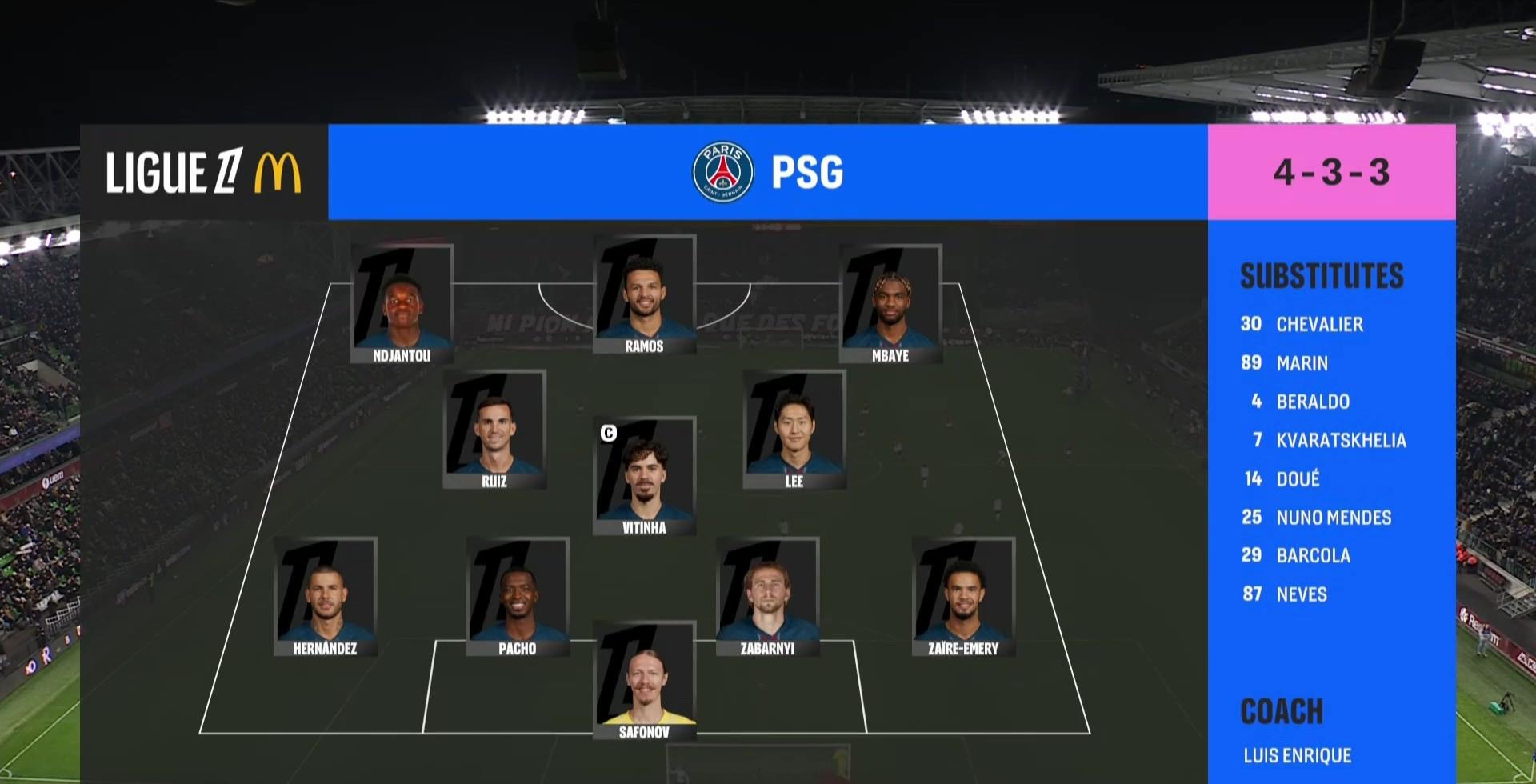Click on Mbaye's player card
The image size is (1536, 784).
(890, 304)
